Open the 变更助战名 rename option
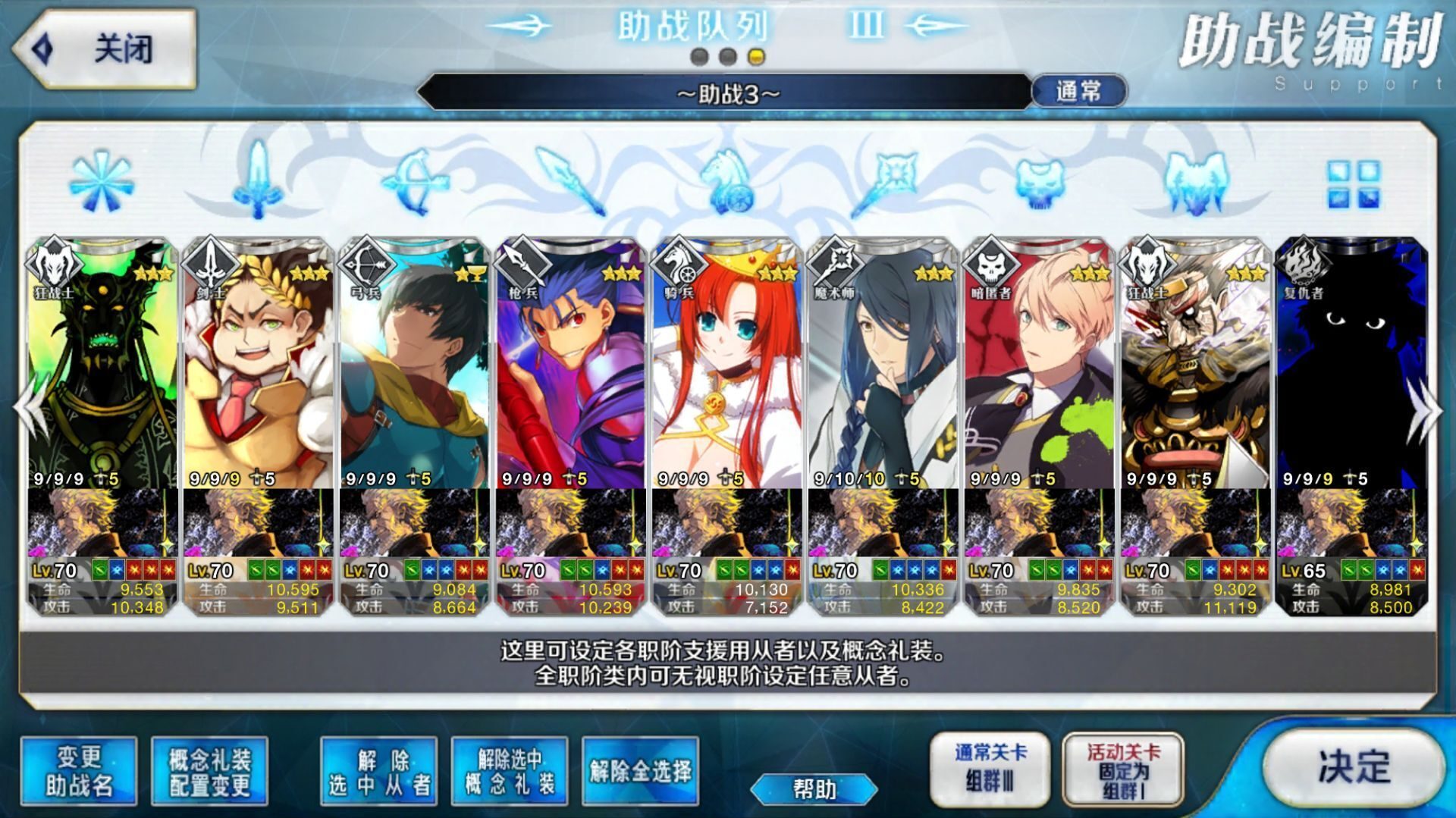1456x818 pixels. pos(79,771)
